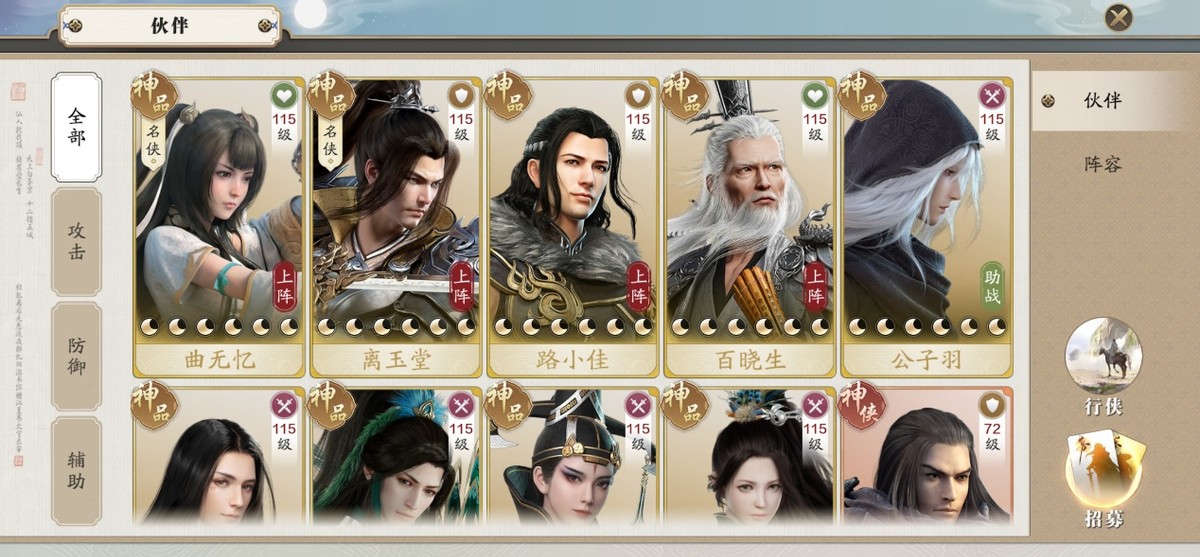Open the 招募 recruit menu

tap(1103, 477)
